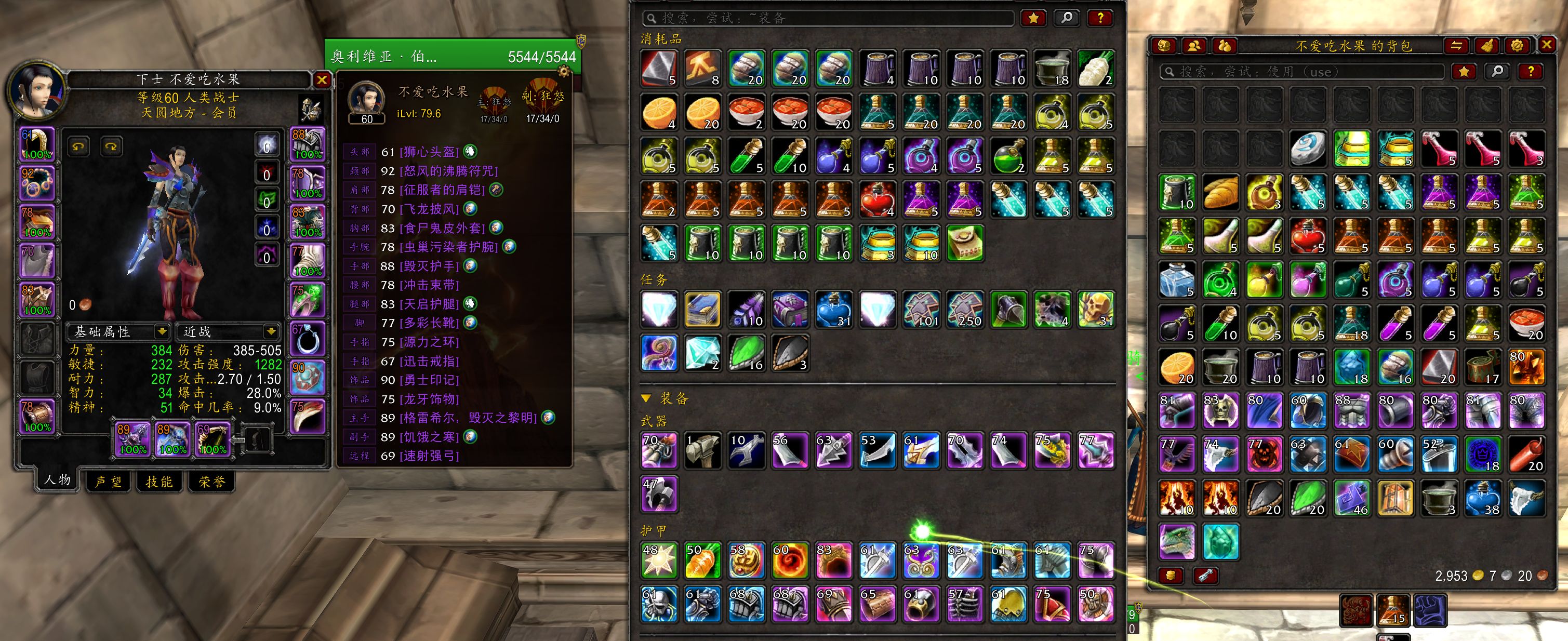Viewport: 1568px width, 641px height.
Task: Select the 人物 character tab
Action: (57, 479)
